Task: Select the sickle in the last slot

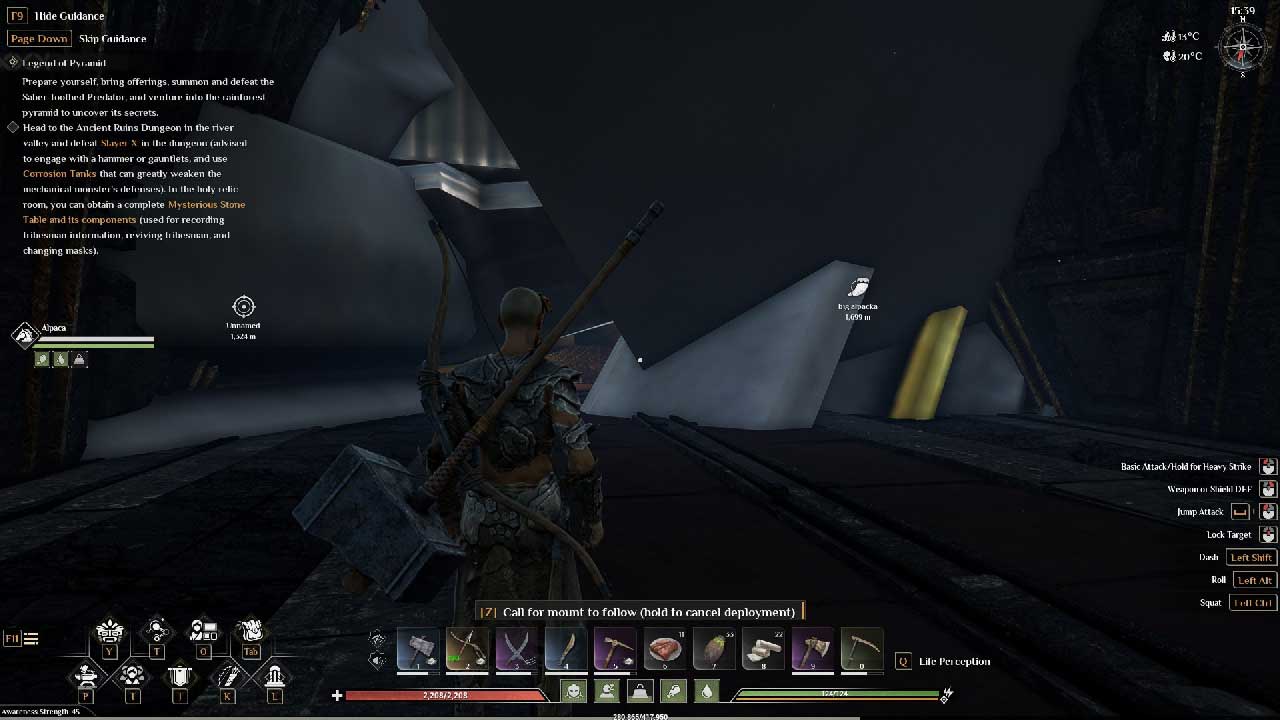Action: click(x=860, y=649)
